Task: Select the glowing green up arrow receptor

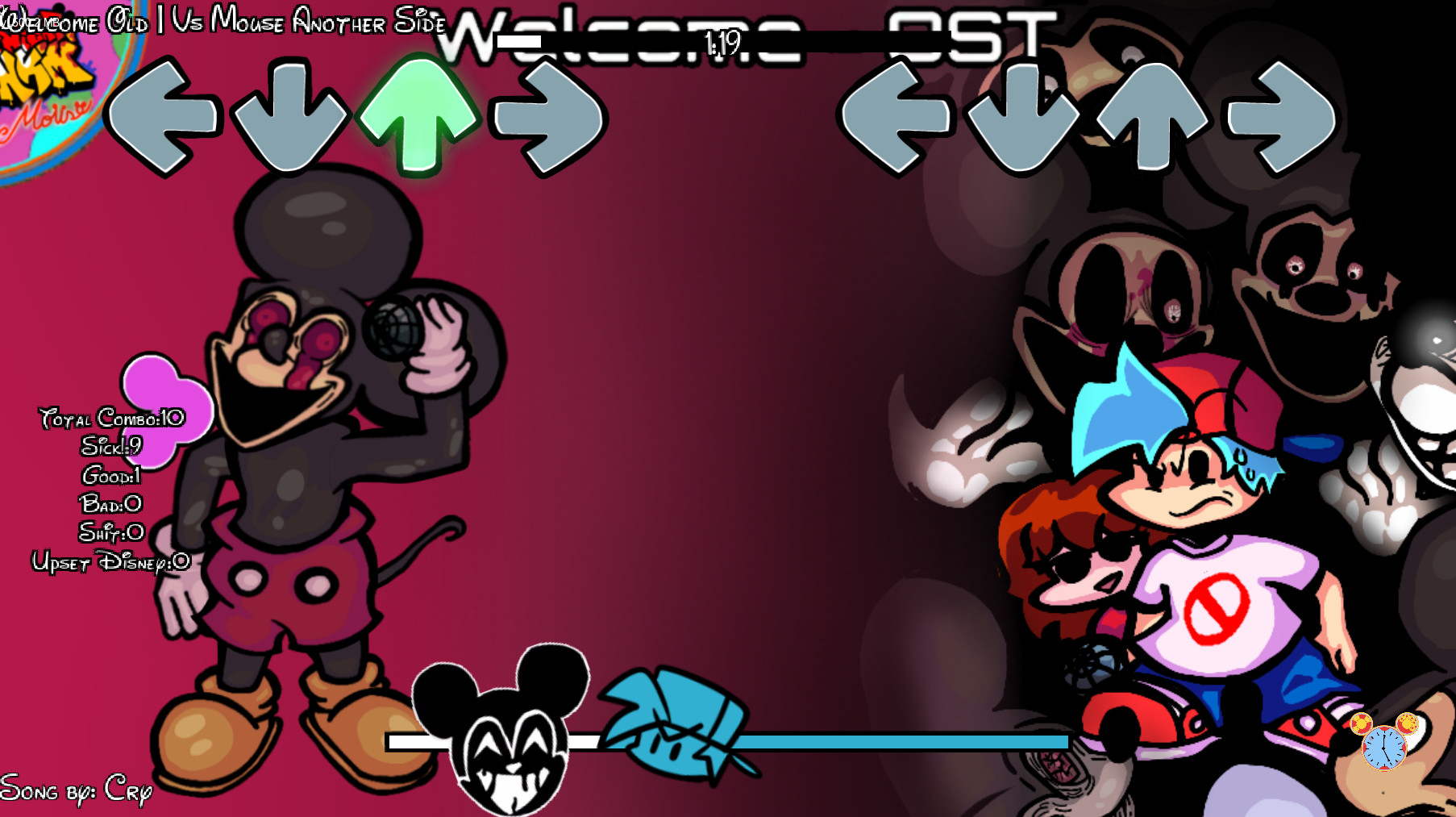Action: pyautogui.click(x=419, y=117)
